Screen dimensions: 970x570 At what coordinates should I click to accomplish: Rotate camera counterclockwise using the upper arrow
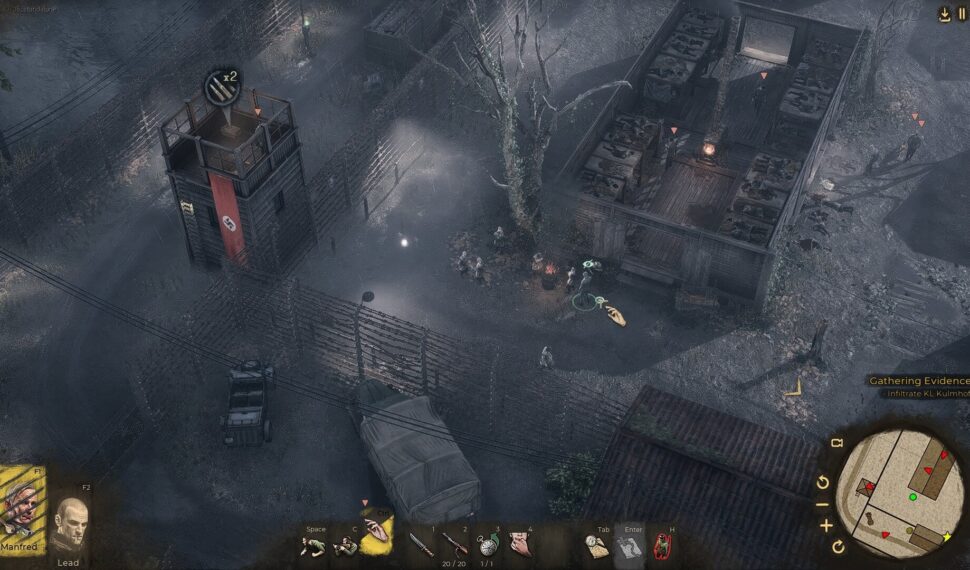point(823,482)
